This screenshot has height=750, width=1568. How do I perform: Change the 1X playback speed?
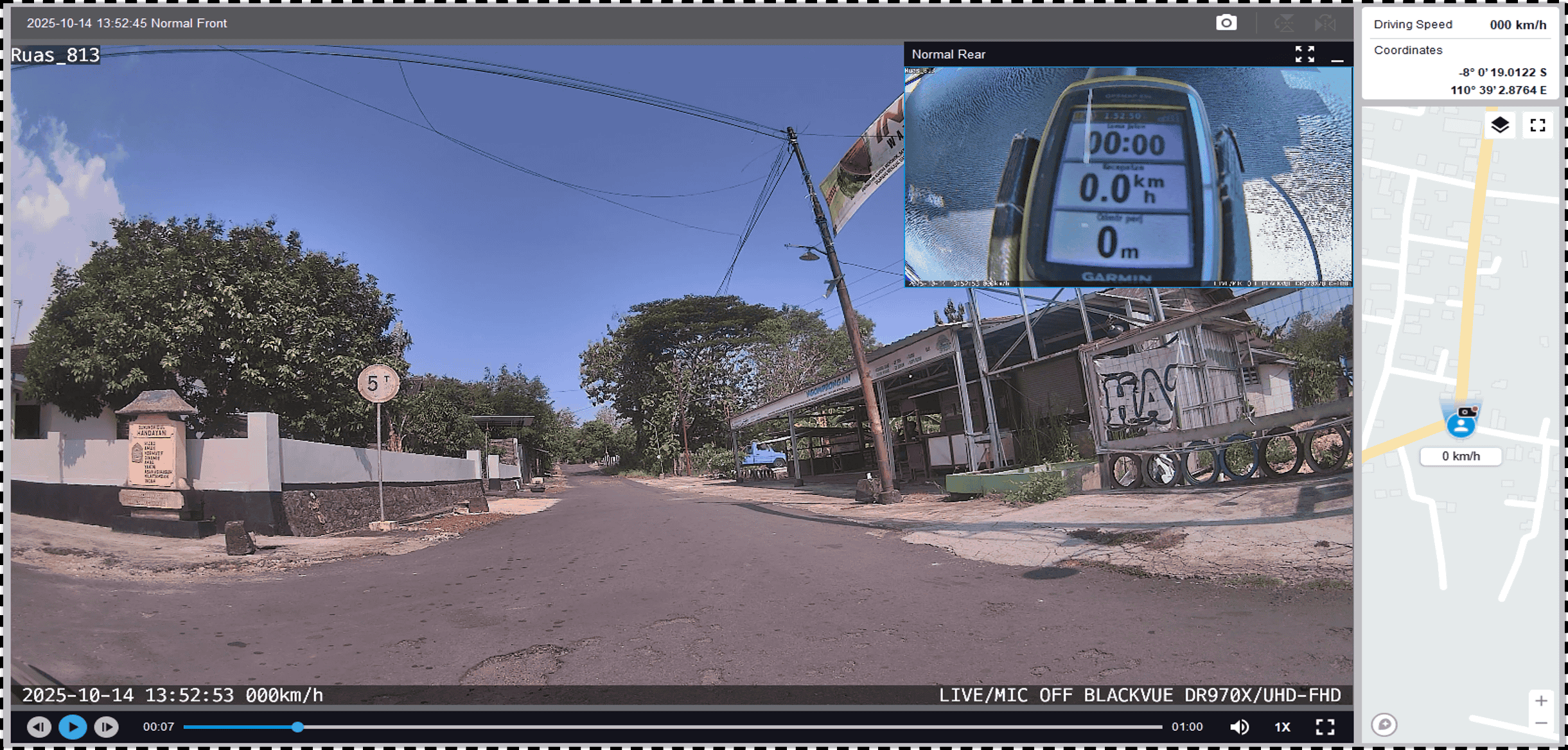[1282, 727]
